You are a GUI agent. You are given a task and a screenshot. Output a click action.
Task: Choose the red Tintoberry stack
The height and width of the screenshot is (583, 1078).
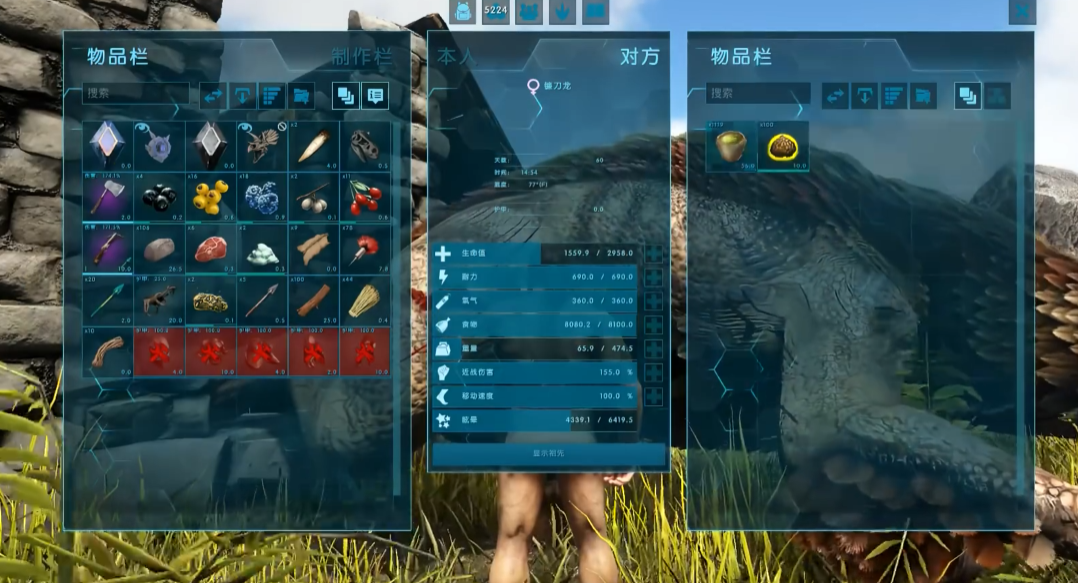point(365,196)
